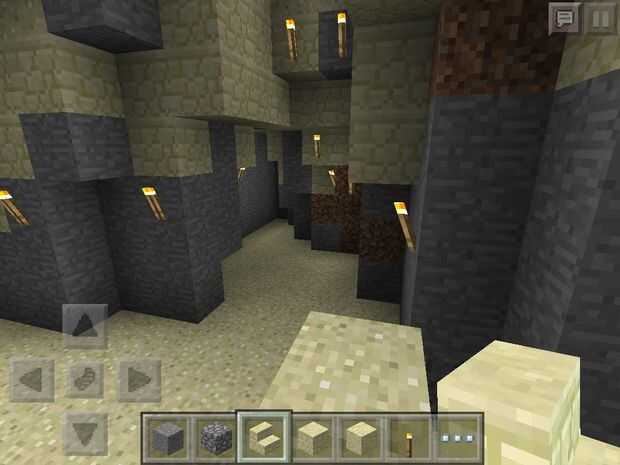Pause the game with the pause button
This screenshot has width=620, height=465.
[599, 19]
